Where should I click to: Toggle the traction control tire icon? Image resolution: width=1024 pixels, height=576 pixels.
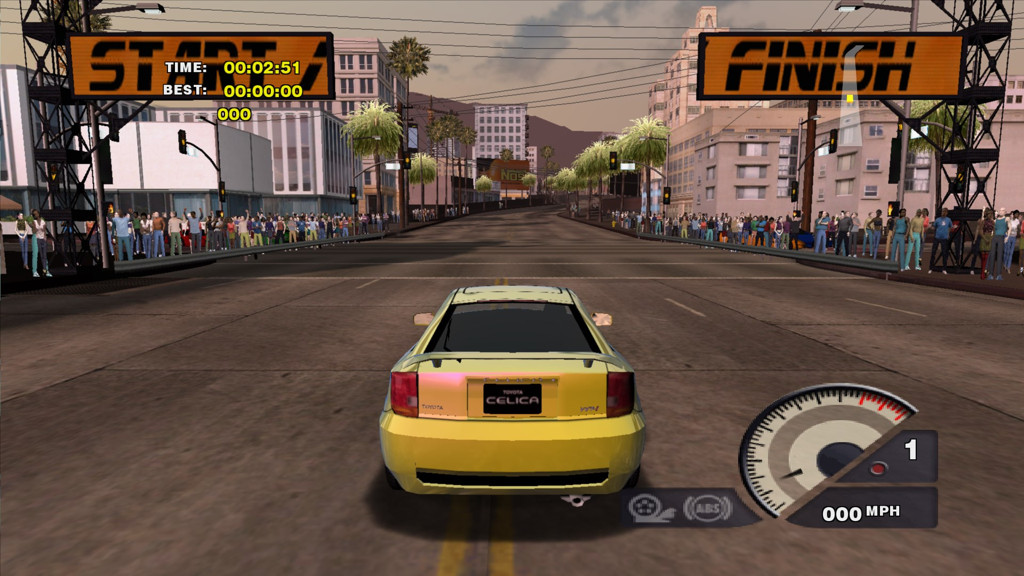coord(652,508)
